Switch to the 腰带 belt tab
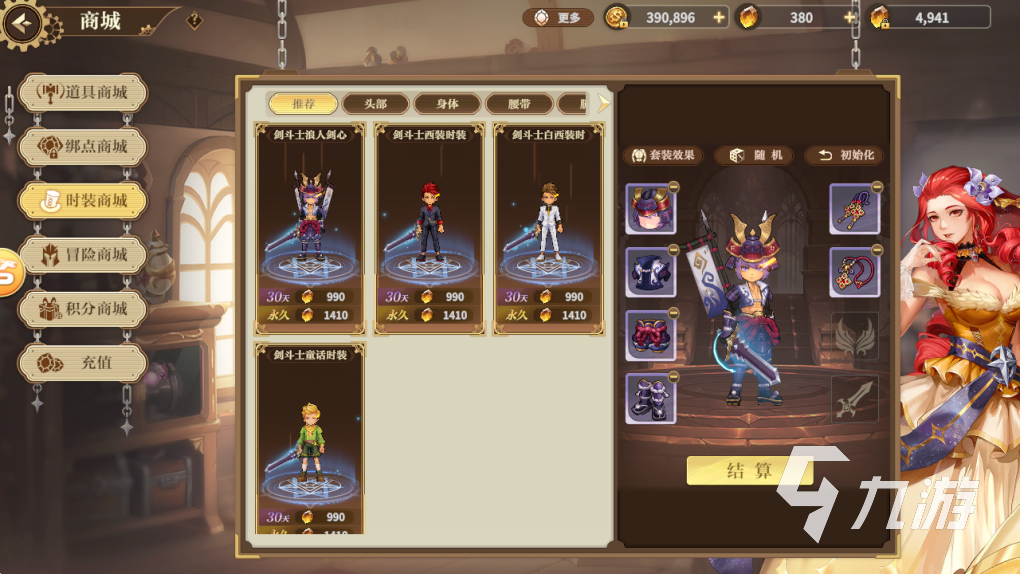Image resolution: width=1020 pixels, height=574 pixels. coord(519,103)
